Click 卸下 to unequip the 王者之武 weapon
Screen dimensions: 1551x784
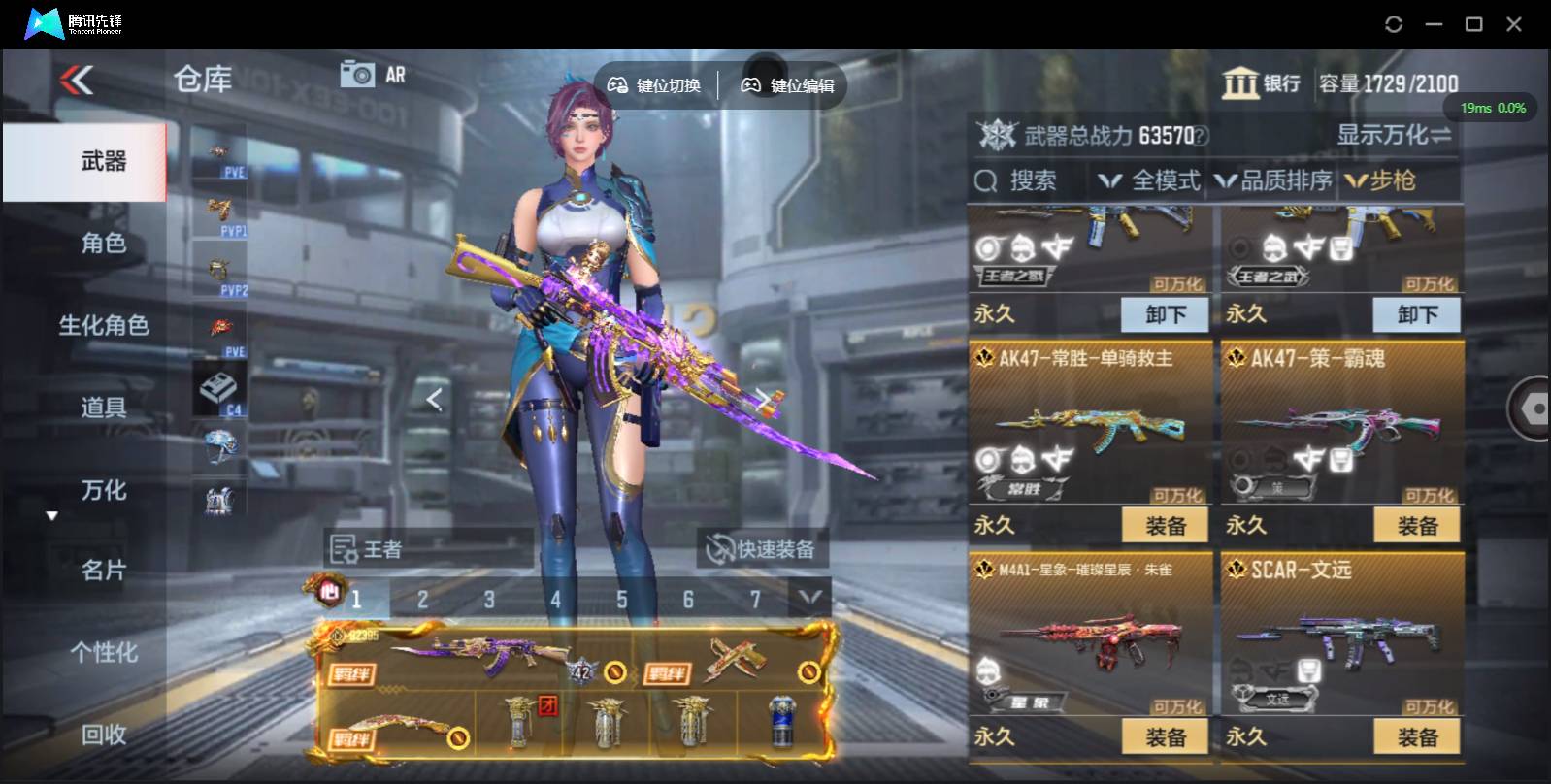(1417, 313)
